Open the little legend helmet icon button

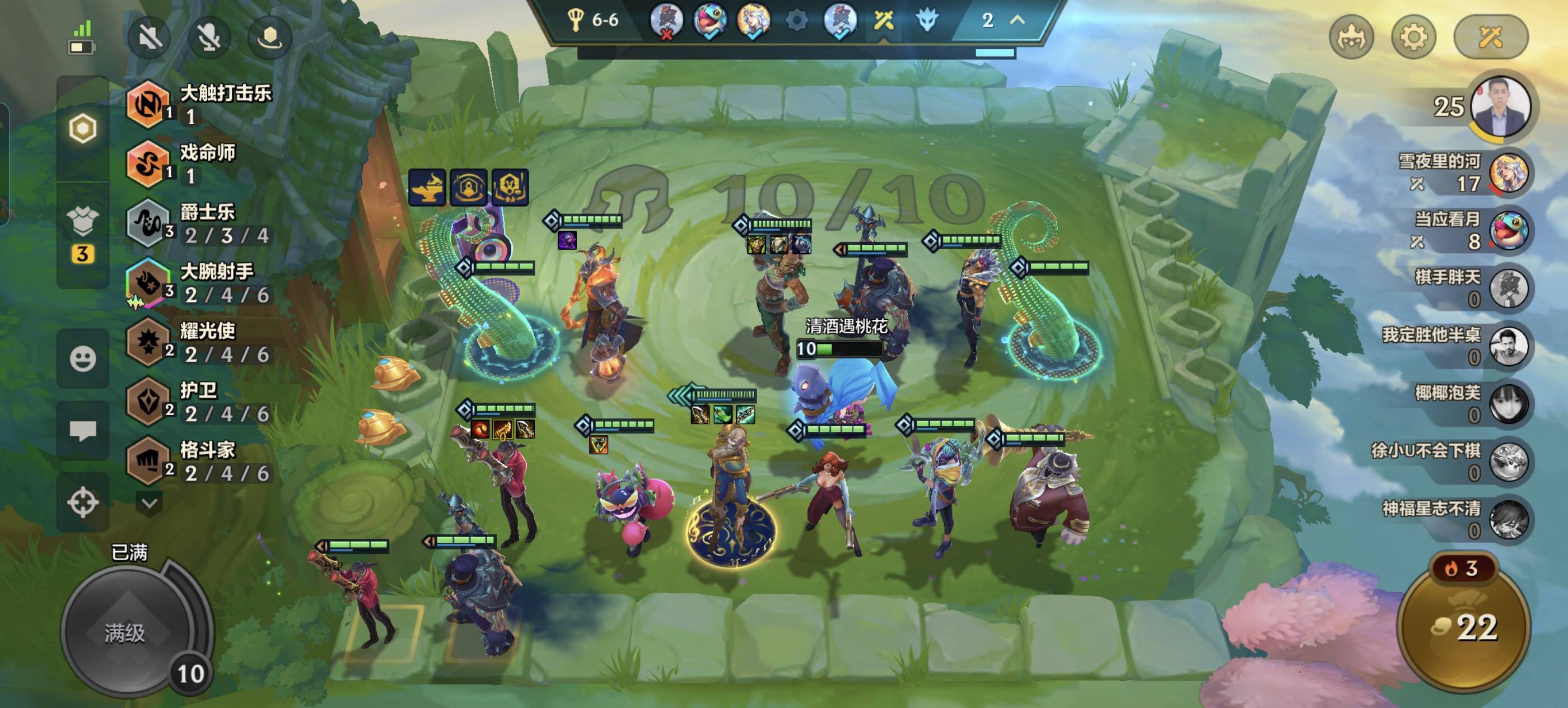point(1351,38)
